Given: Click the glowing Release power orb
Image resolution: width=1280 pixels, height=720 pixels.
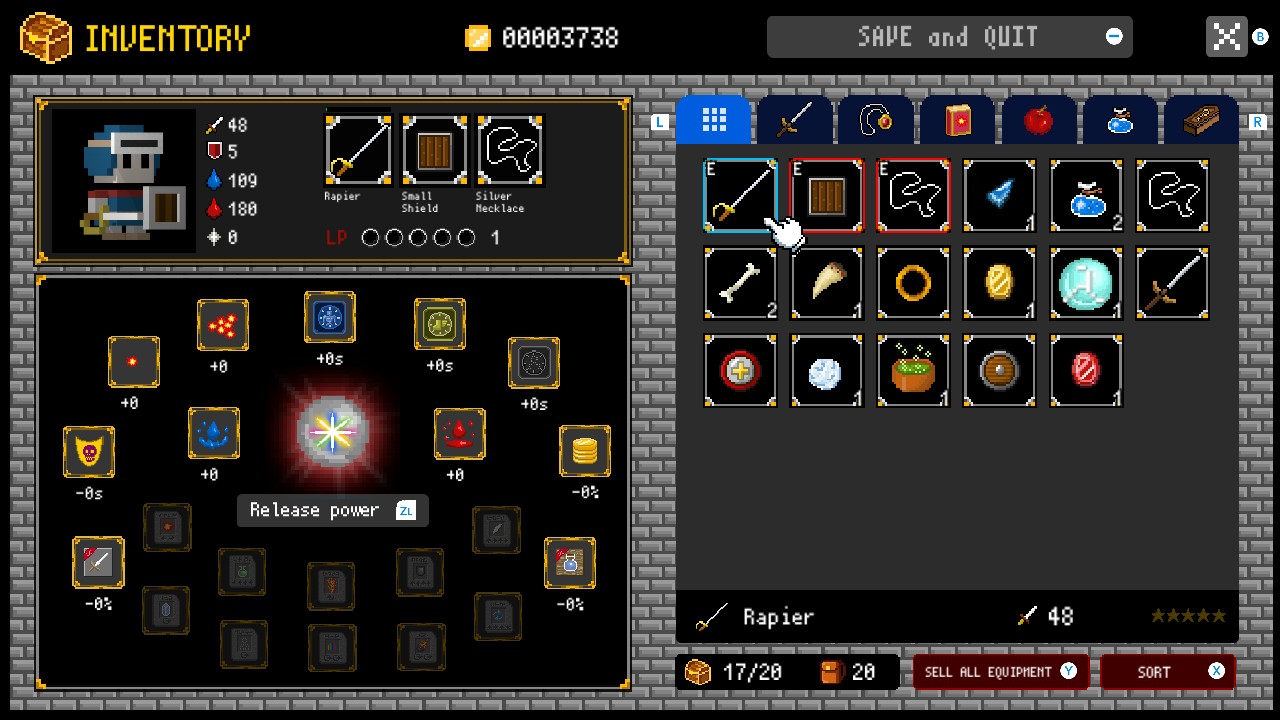Looking at the screenshot, I should coord(332,432).
